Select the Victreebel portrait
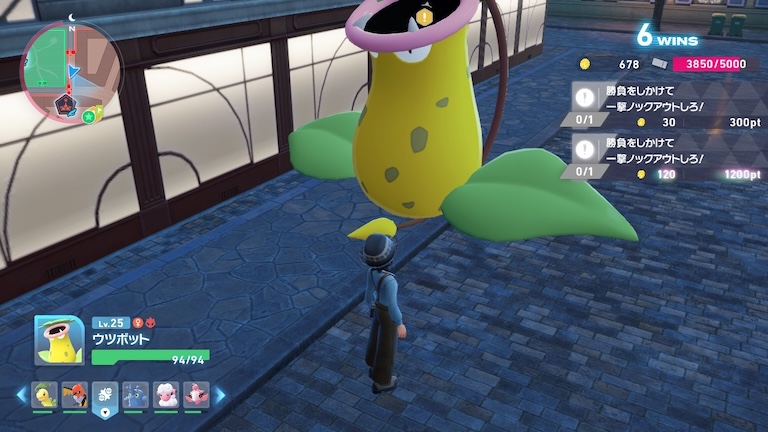Image resolution: width=768 pixels, height=432 pixels. pos(58,340)
